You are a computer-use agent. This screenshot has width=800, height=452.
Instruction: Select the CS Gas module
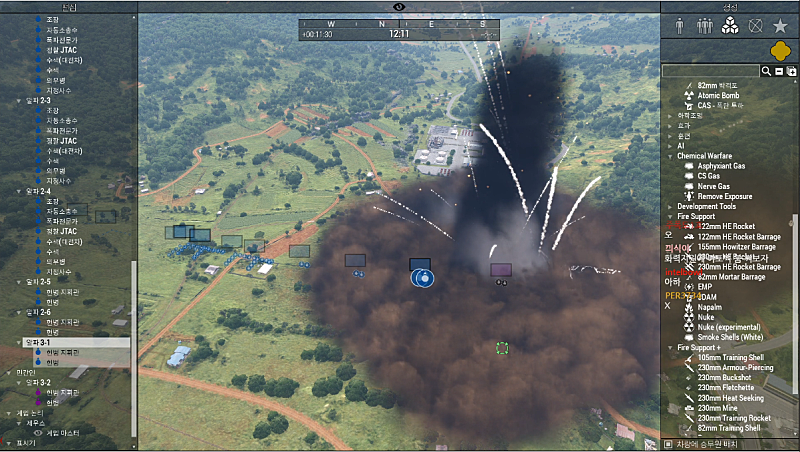(709, 176)
